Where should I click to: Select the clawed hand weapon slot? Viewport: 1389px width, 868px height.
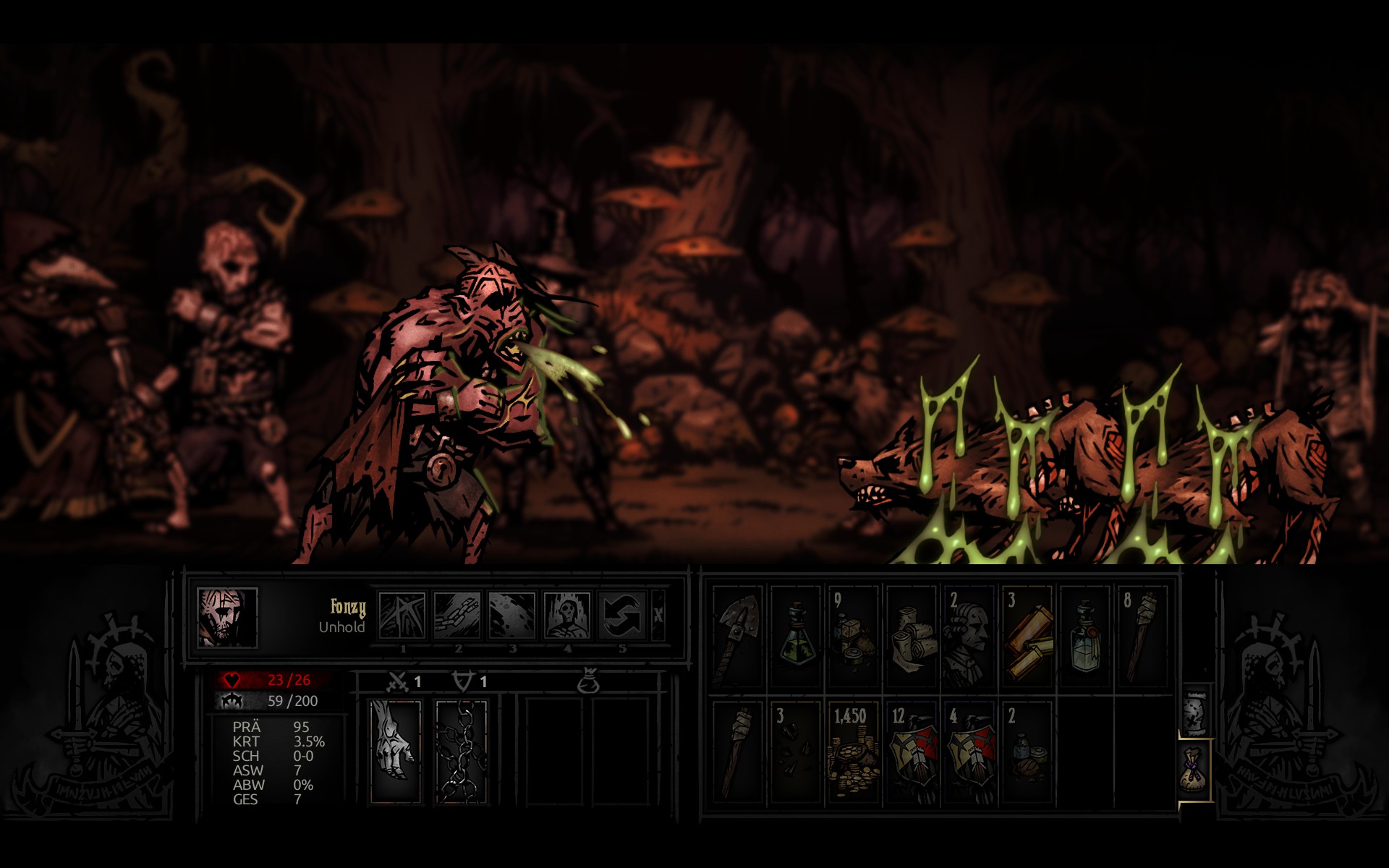(x=396, y=751)
